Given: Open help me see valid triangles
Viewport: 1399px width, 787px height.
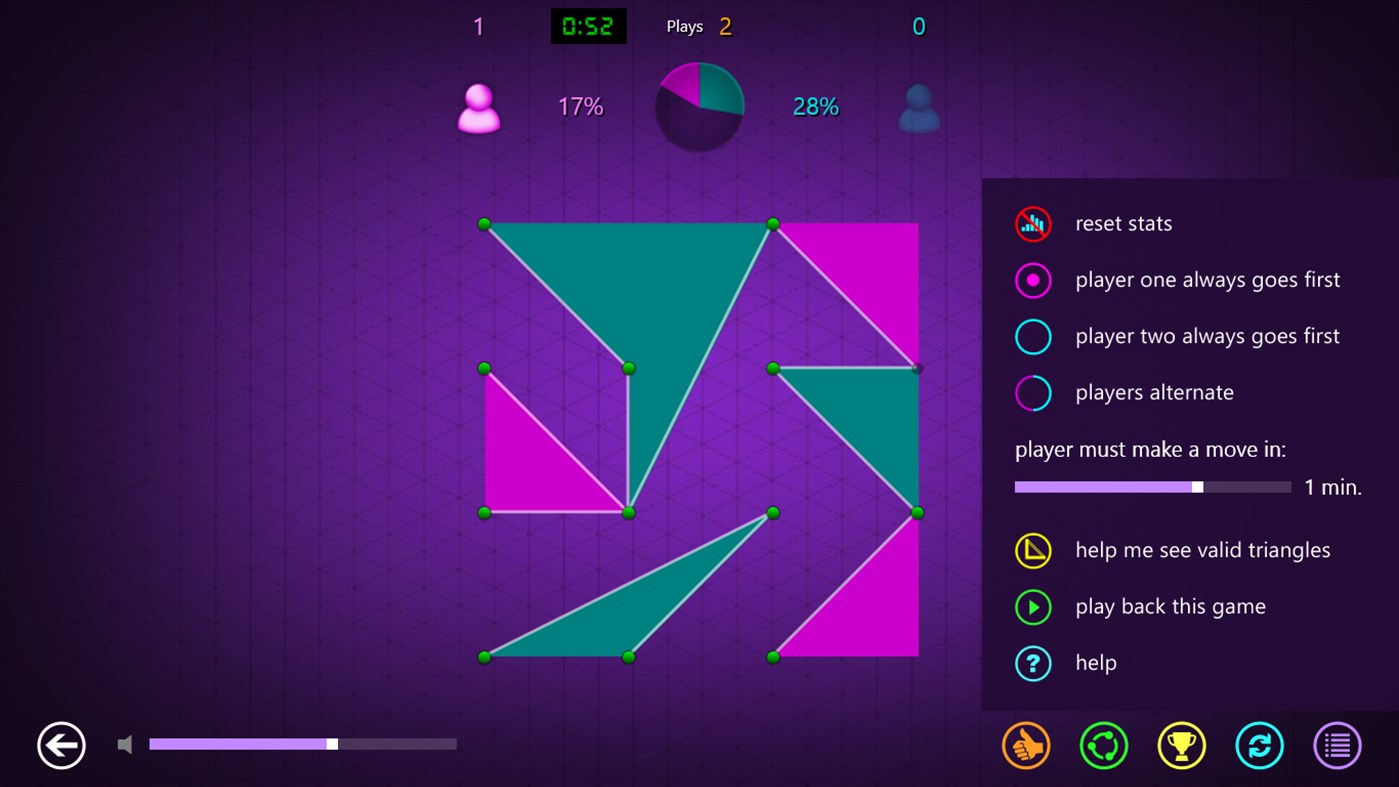Looking at the screenshot, I should click(1033, 550).
